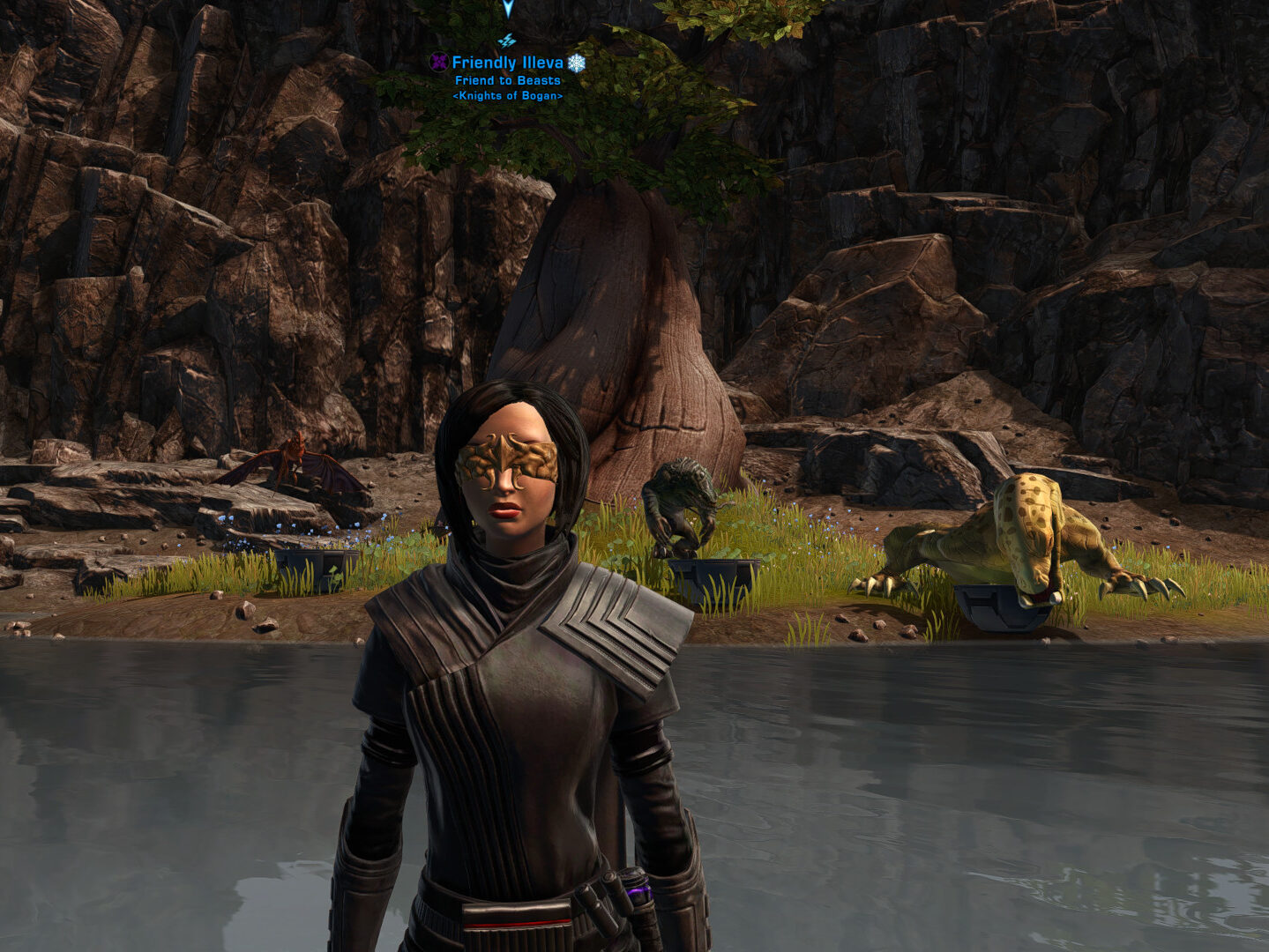Viewport: 1269px width, 952px height.
Task: Select the Friendly Illeva nameplate
Action: pos(507,63)
